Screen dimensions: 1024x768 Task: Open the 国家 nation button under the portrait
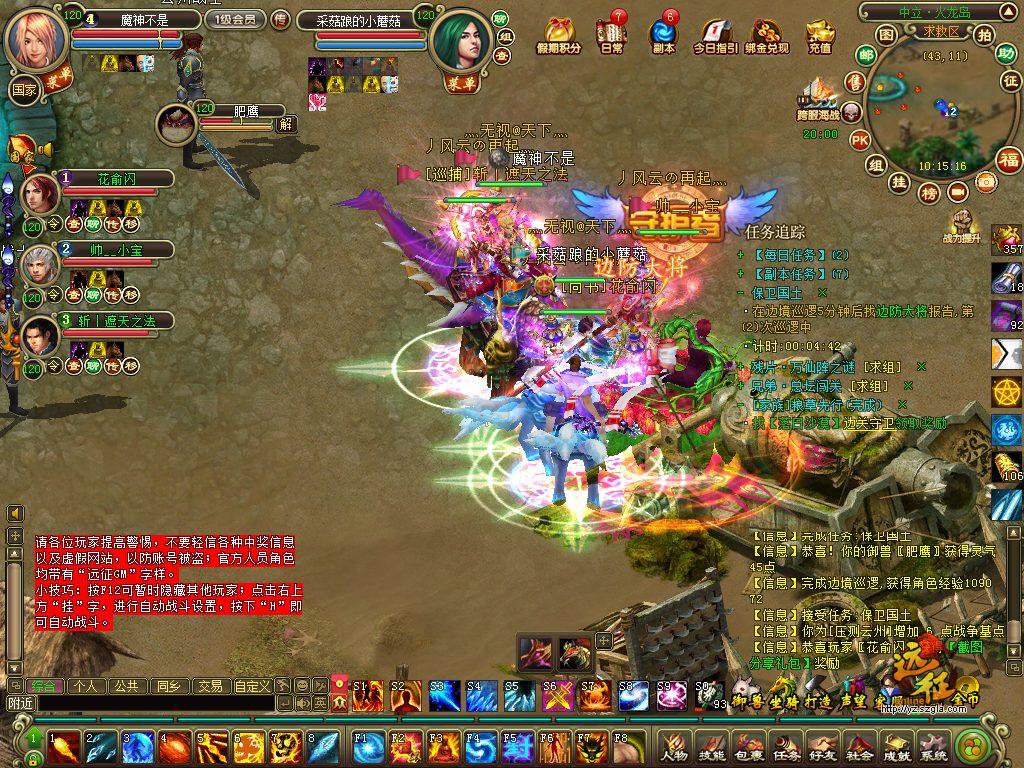tap(24, 89)
